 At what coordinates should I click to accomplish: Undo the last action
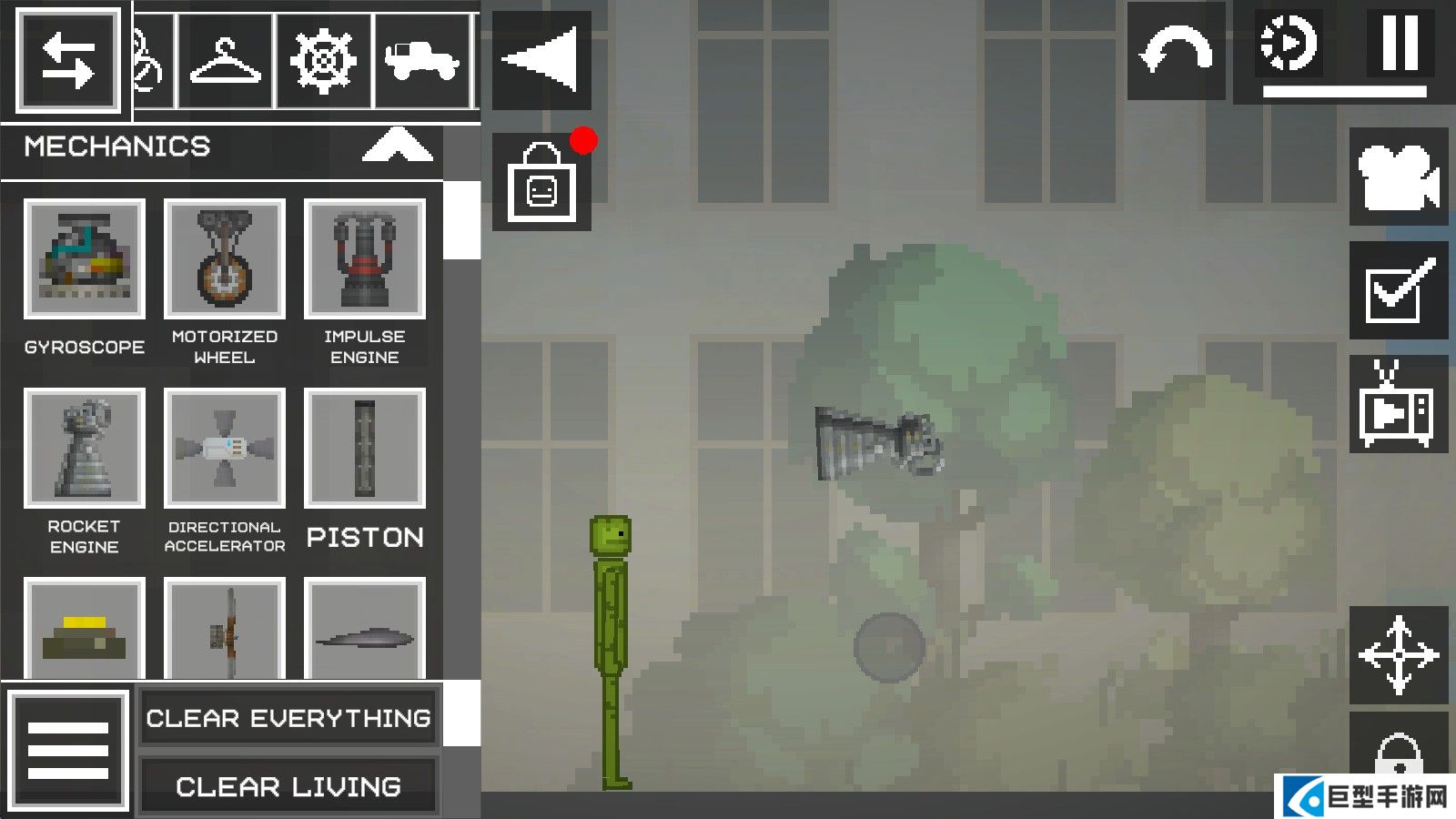coord(1176,51)
